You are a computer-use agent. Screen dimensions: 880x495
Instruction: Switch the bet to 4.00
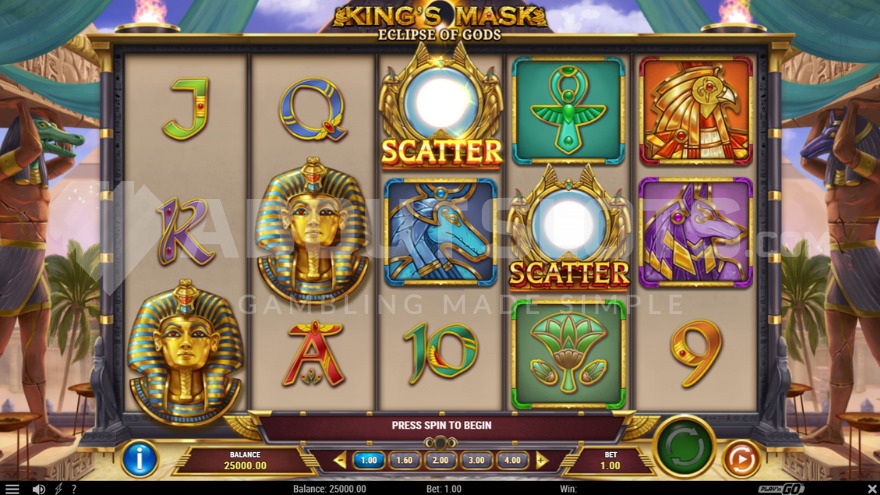[511, 460]
